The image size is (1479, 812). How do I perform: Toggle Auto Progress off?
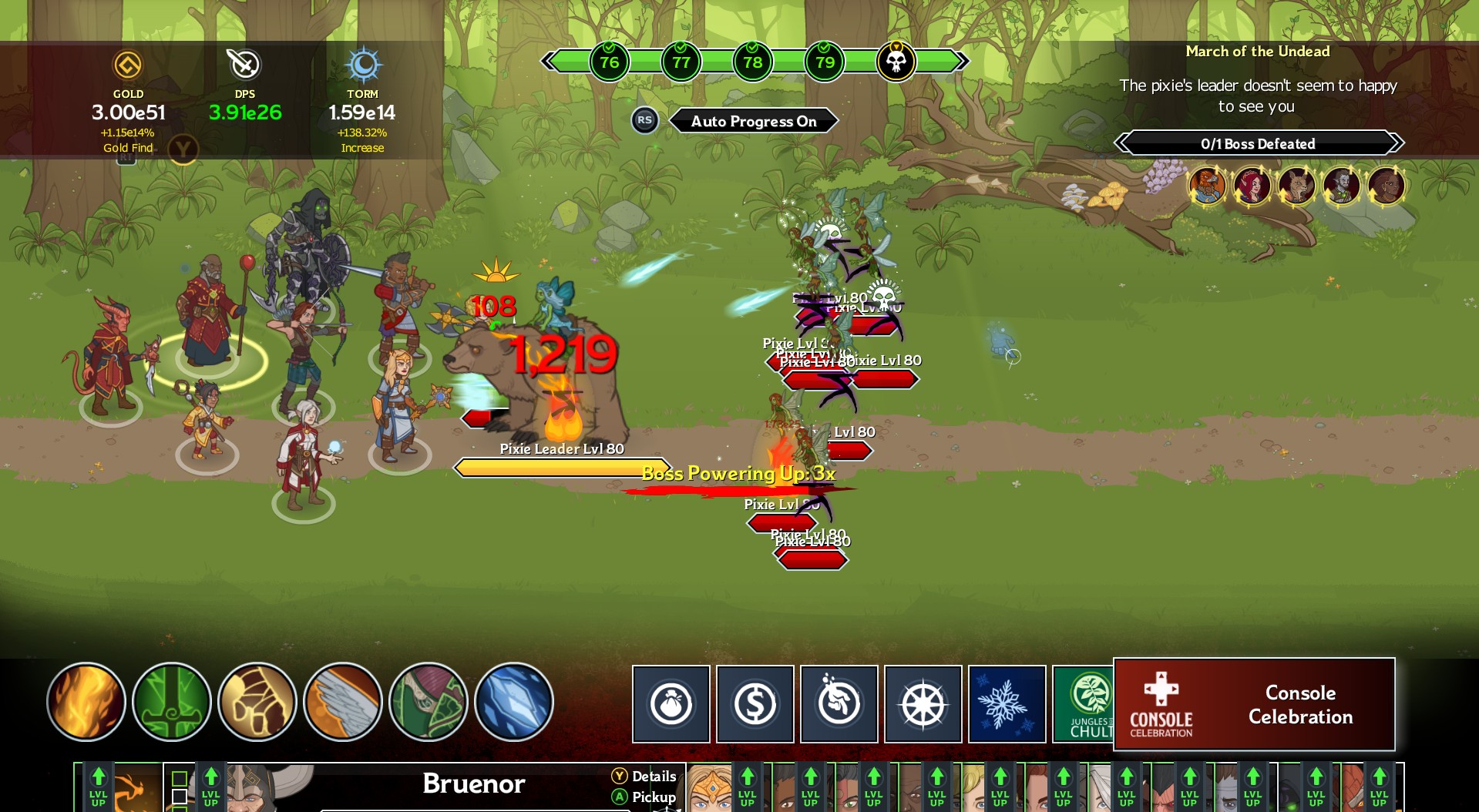(x=753, y=120)
